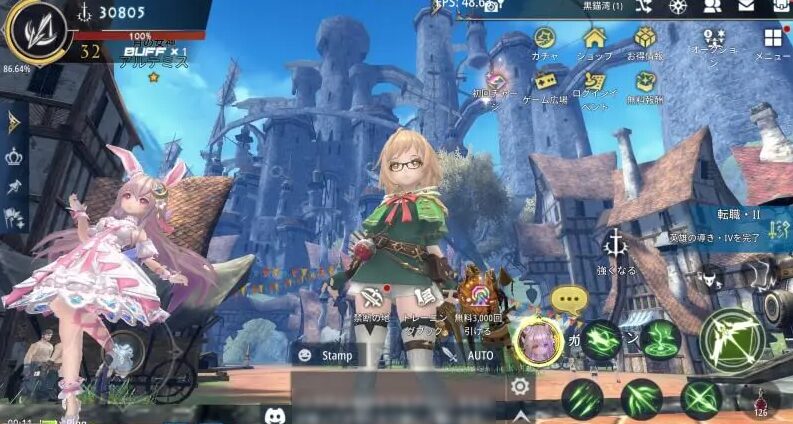Open the メニュー main menu grid
Screen dimensions: 793x424
[x=772, y=40]
